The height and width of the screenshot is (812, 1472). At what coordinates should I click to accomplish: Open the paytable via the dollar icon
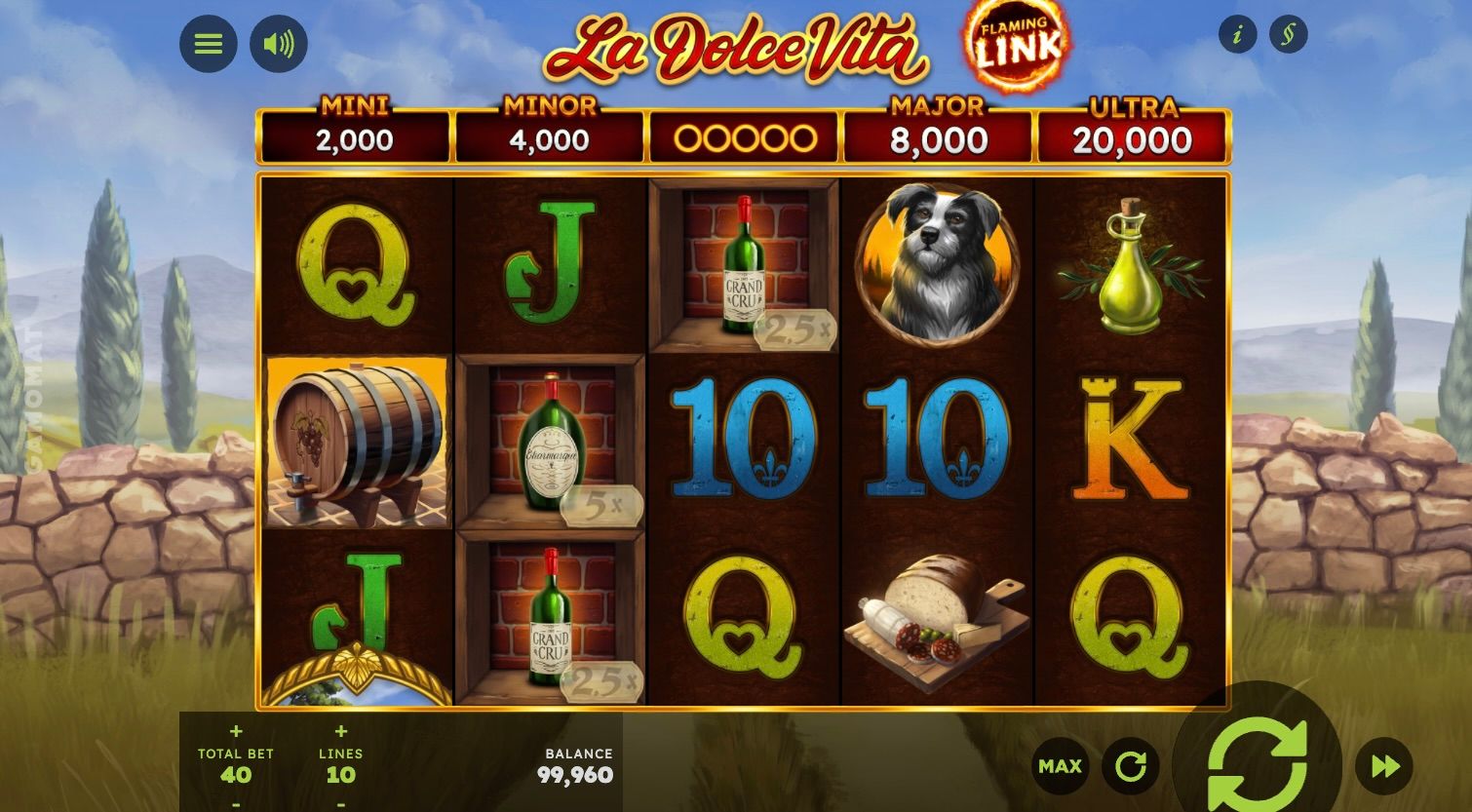(1288, 33)
